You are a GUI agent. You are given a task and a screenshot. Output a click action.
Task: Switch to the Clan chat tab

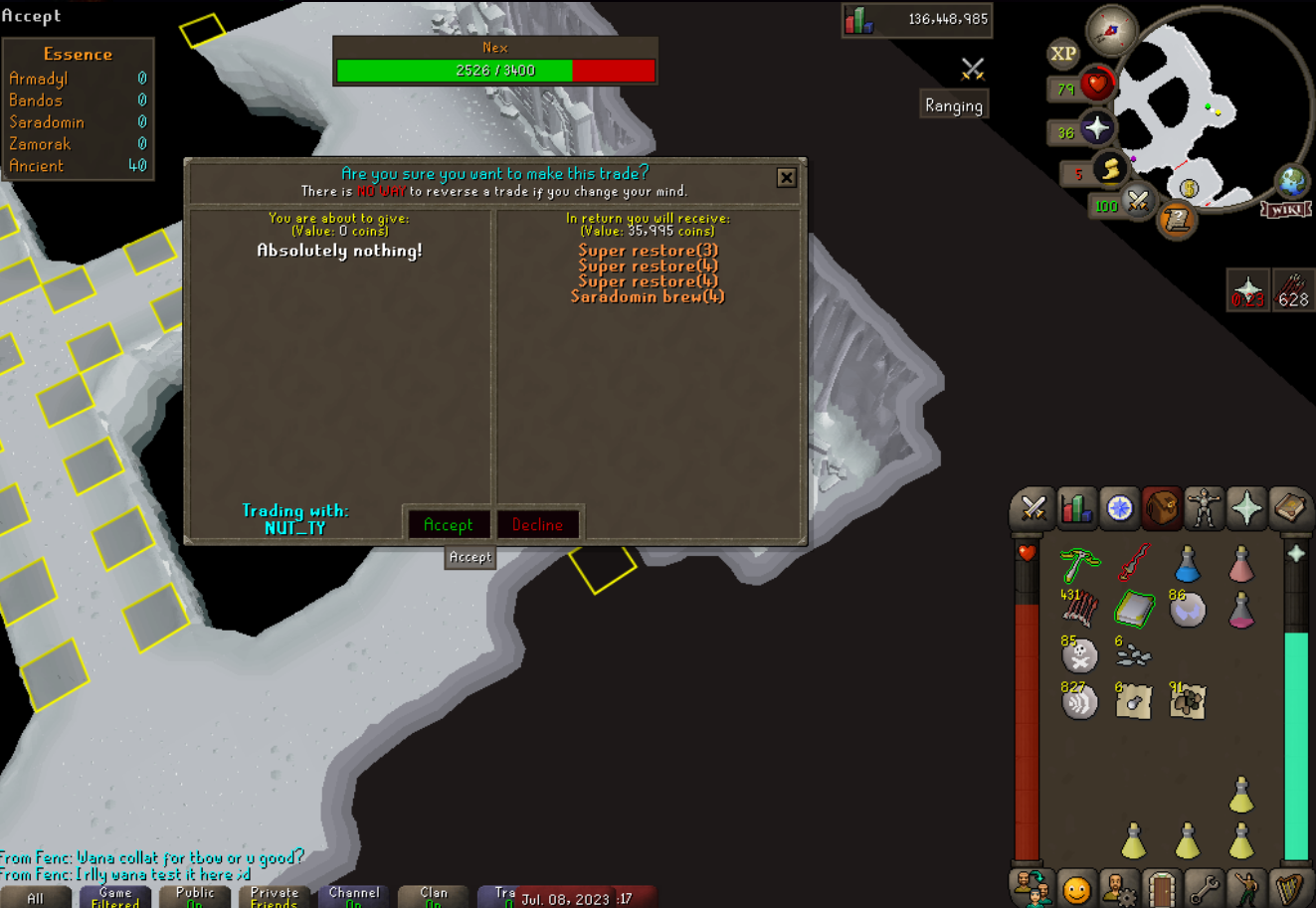pos(434,897)
